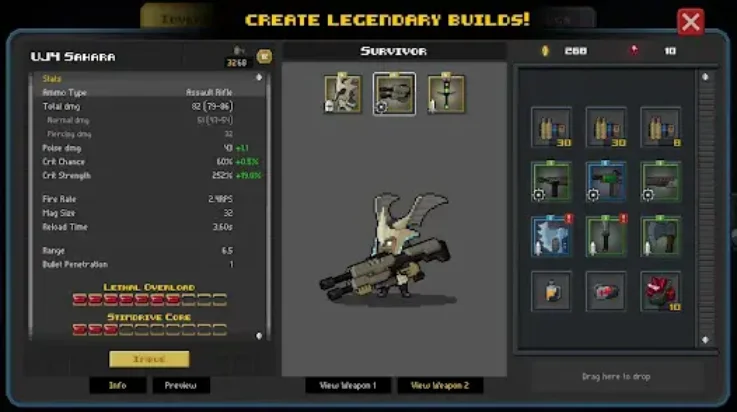Select the equipped green item slot under Survivor
Image resolution: width=737 pixels, height=412 pixels.
click(446, 94)
